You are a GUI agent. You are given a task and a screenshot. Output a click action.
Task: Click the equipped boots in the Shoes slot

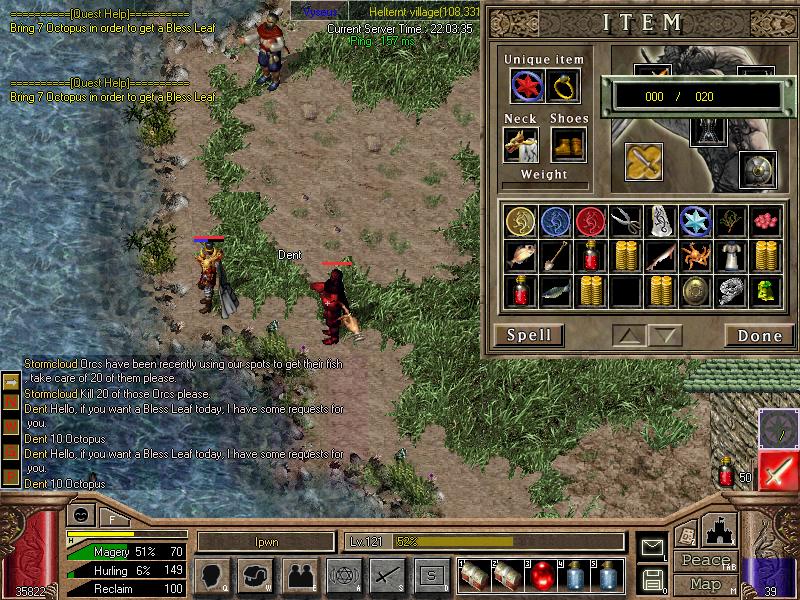click(568, 146)
